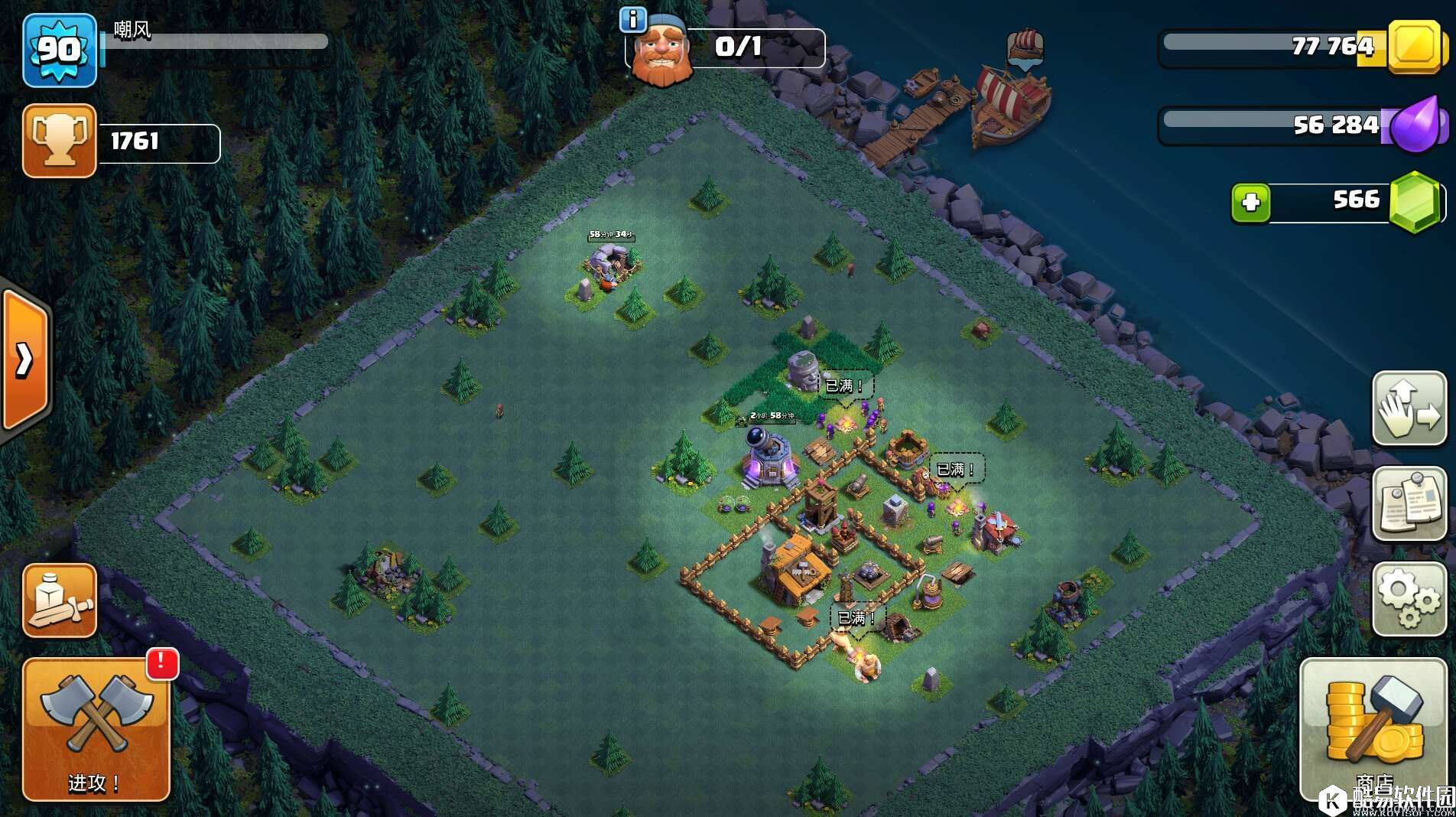Enter village layout edit mode
Screen dimensions: 1456x817
pyautogui.click(x=1409, y=408)
